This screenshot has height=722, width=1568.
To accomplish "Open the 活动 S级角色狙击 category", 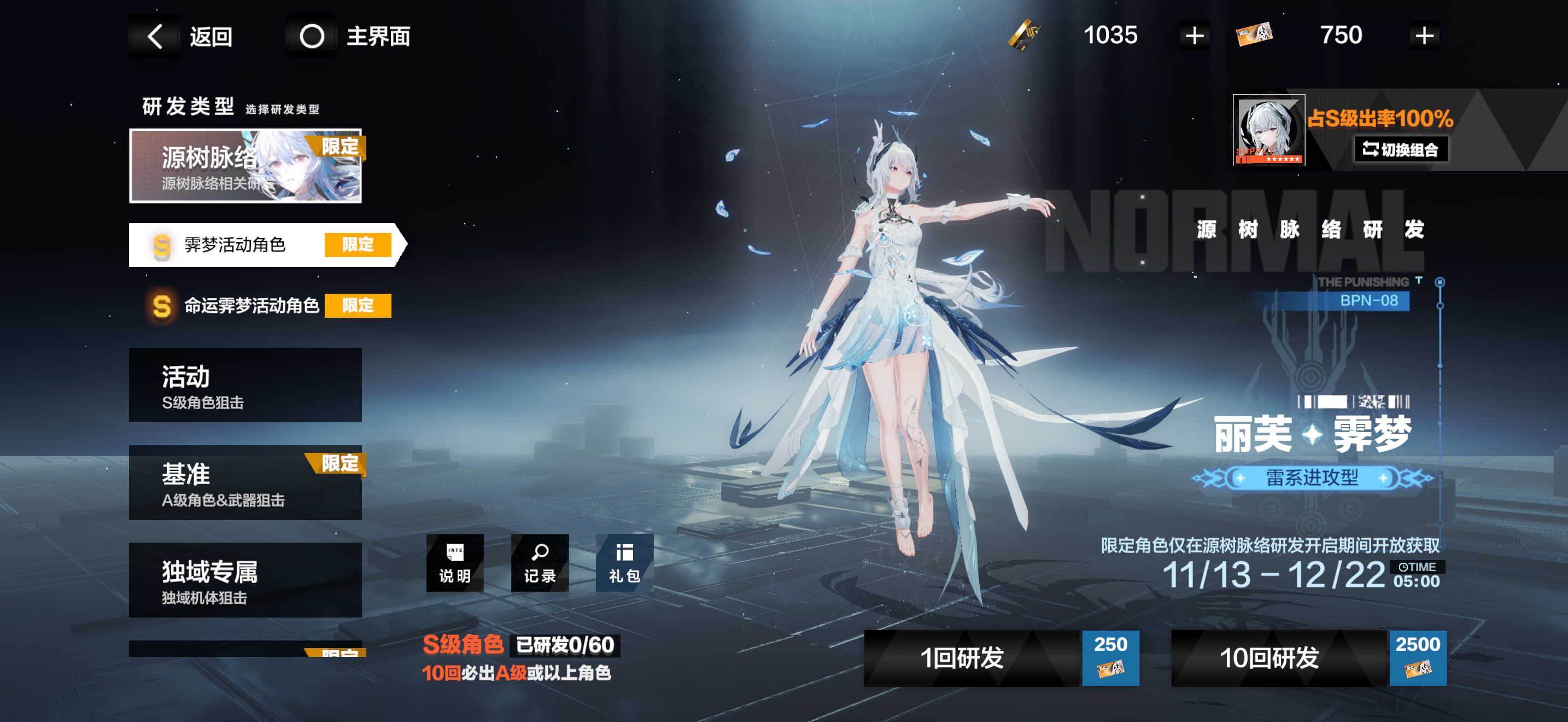I will [245, 385].
